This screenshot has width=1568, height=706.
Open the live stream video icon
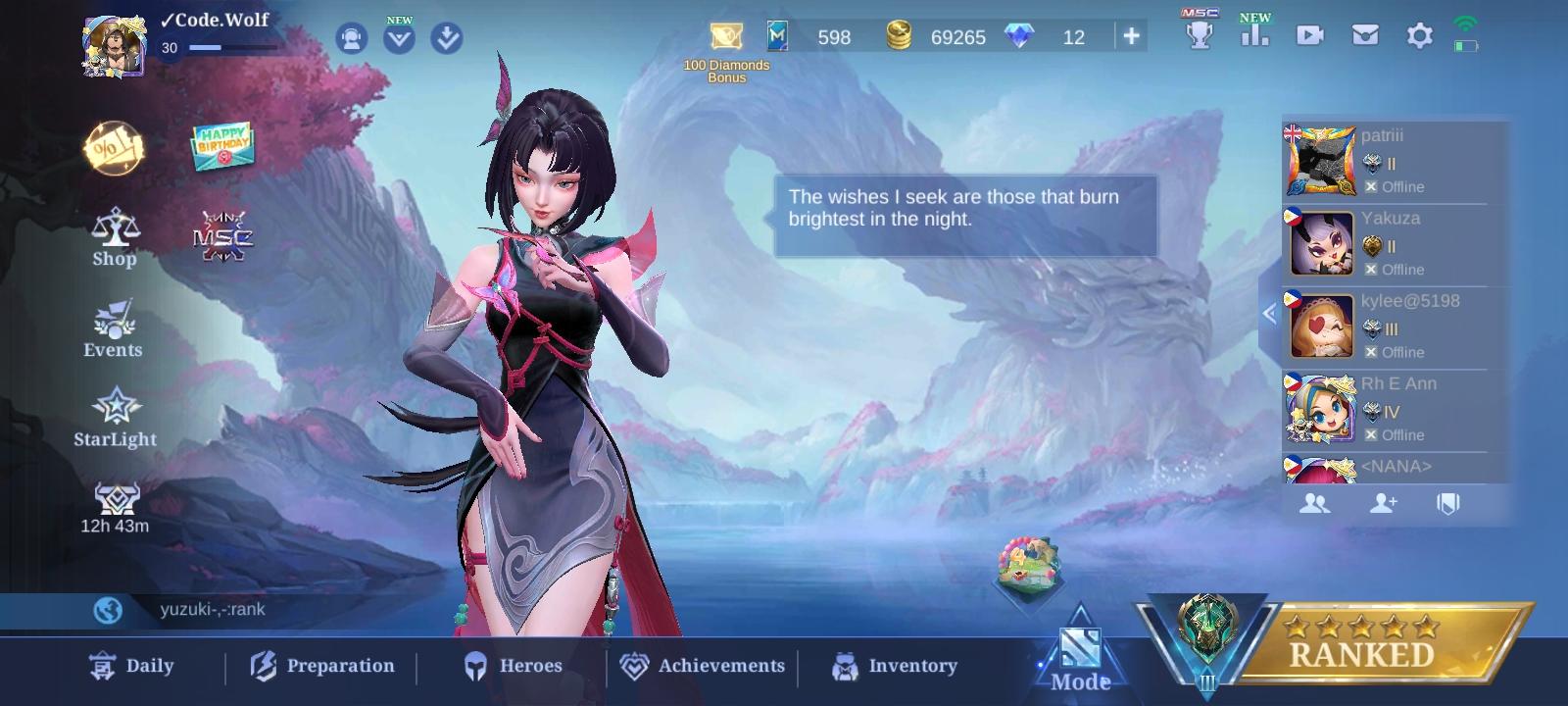(x=1310, y=36)
